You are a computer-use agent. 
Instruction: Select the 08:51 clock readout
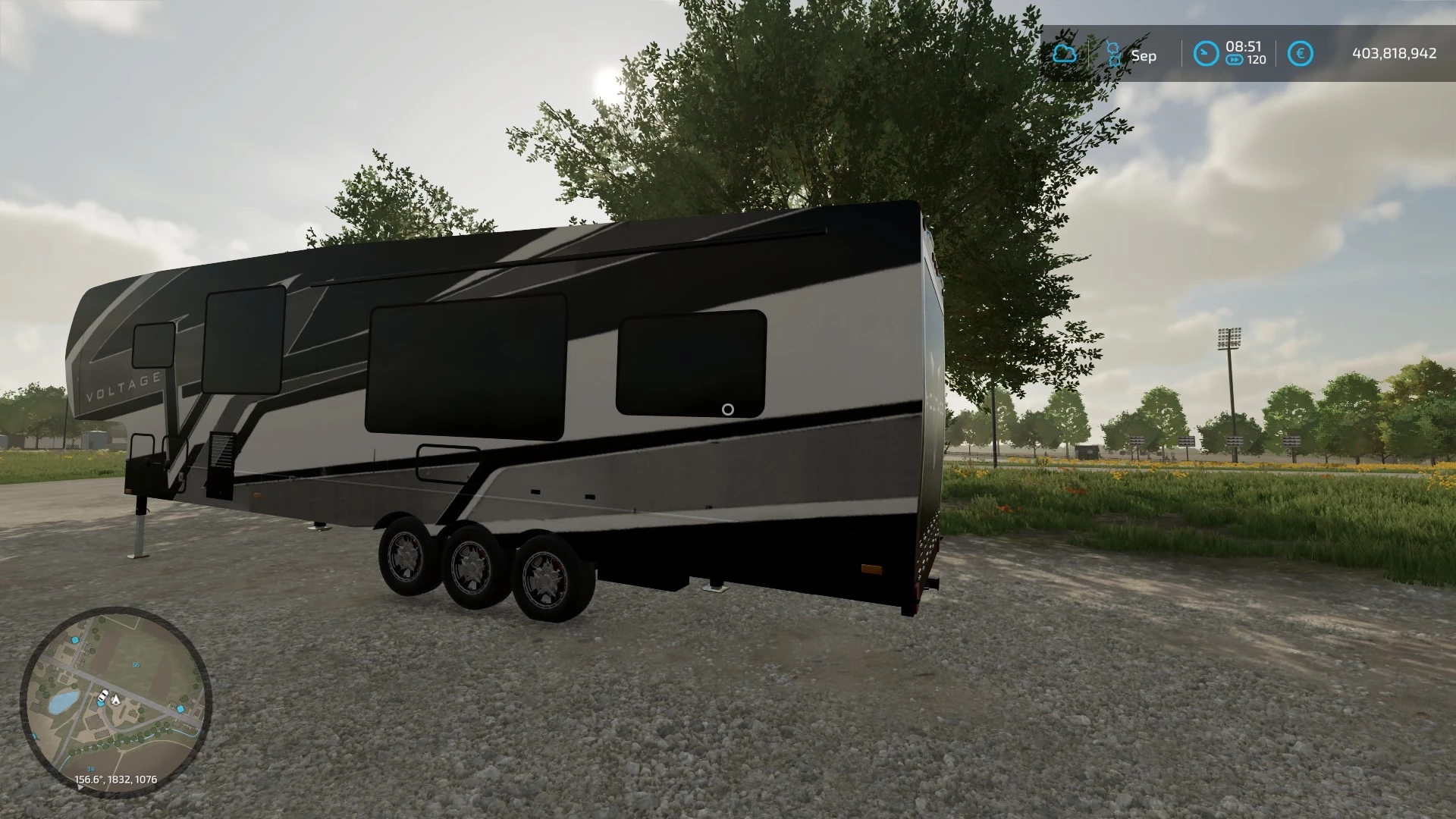click(1244, 46)
